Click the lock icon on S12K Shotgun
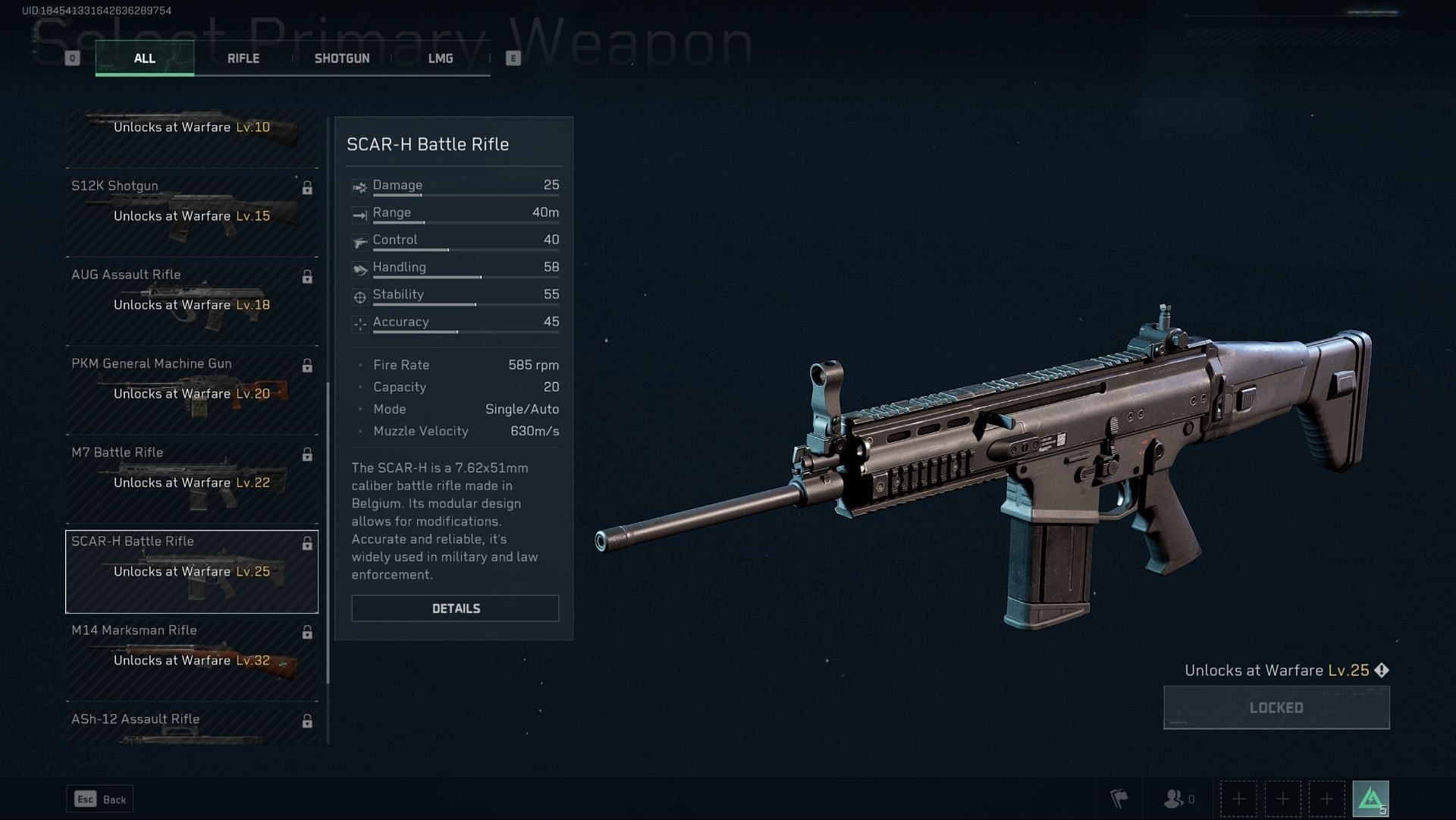Screen dimensions: 1456x820 point(307,187)
